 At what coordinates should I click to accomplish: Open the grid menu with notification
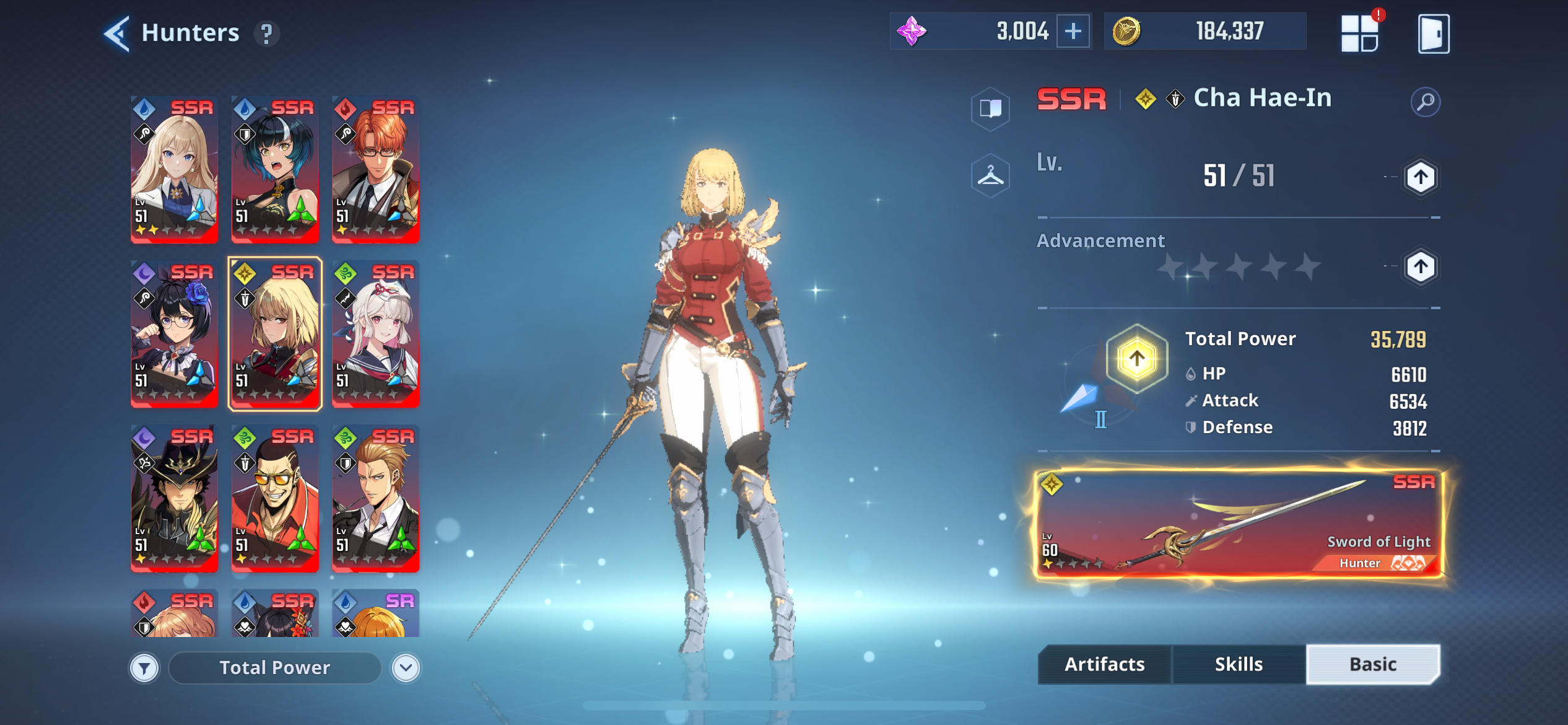1359,33
